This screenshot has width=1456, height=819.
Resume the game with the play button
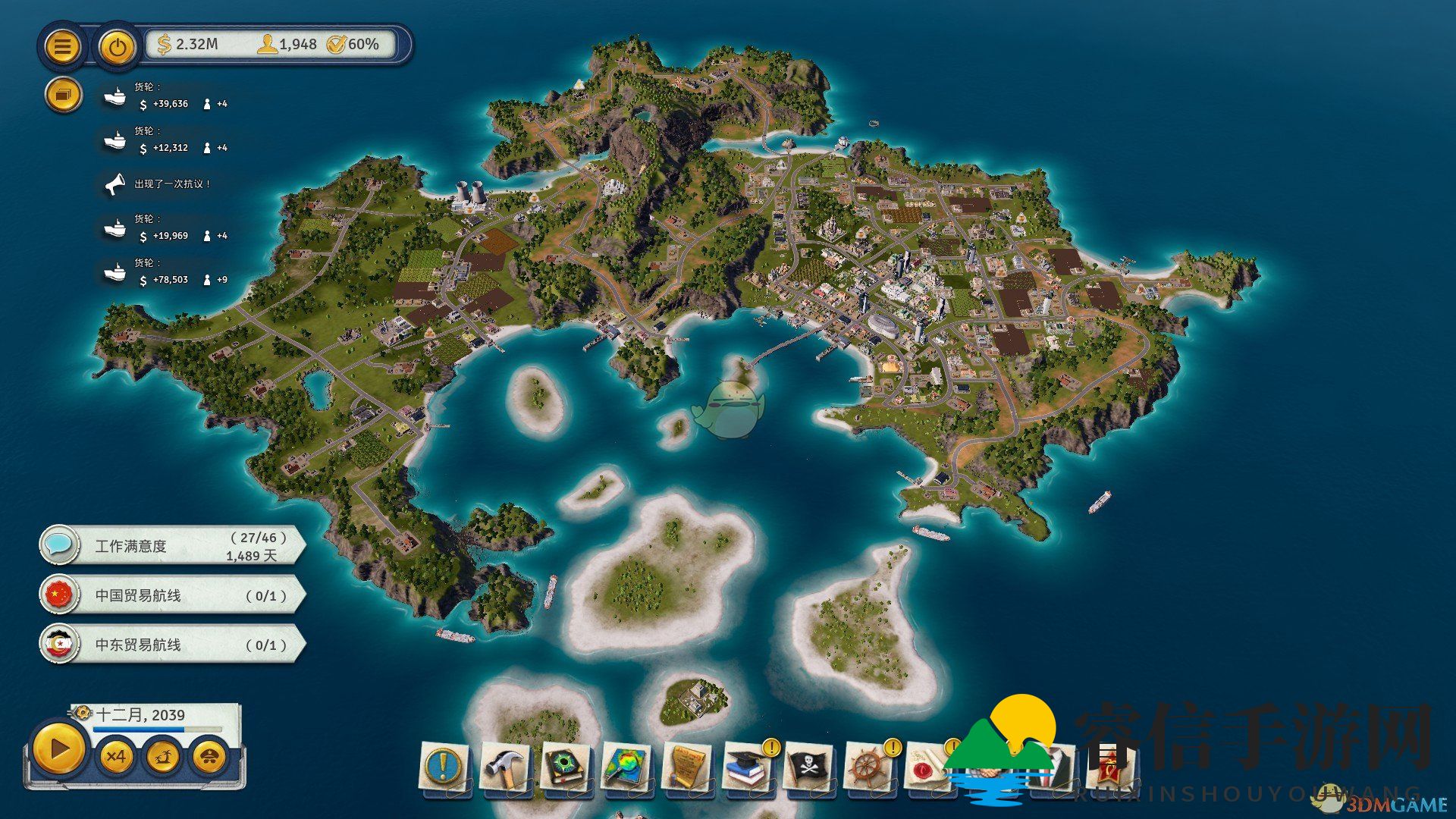[x=58, y=750]
